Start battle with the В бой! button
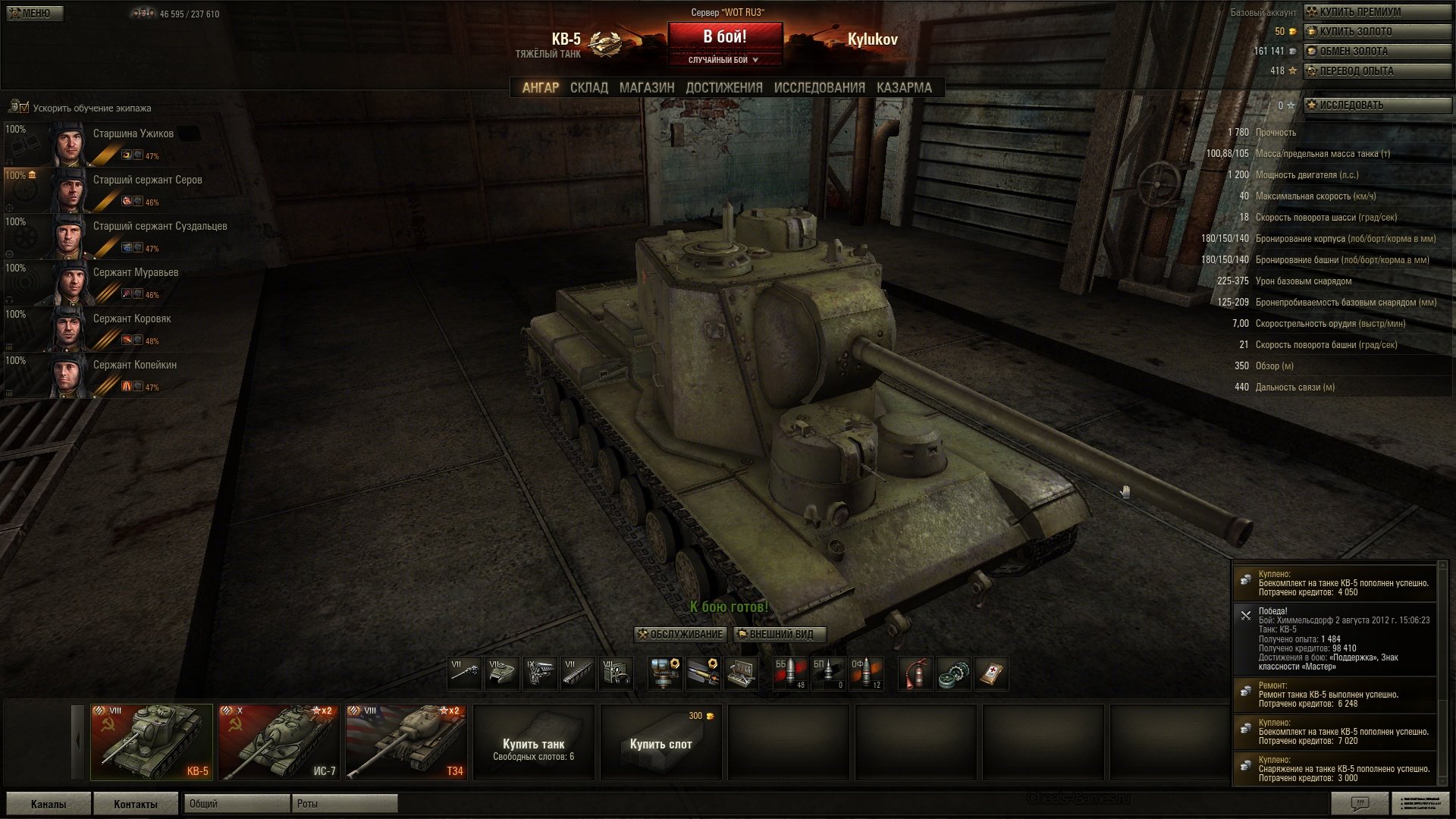Image resolution: width=1456 pixels, height=819 pixels. click(x=724, y=36)
